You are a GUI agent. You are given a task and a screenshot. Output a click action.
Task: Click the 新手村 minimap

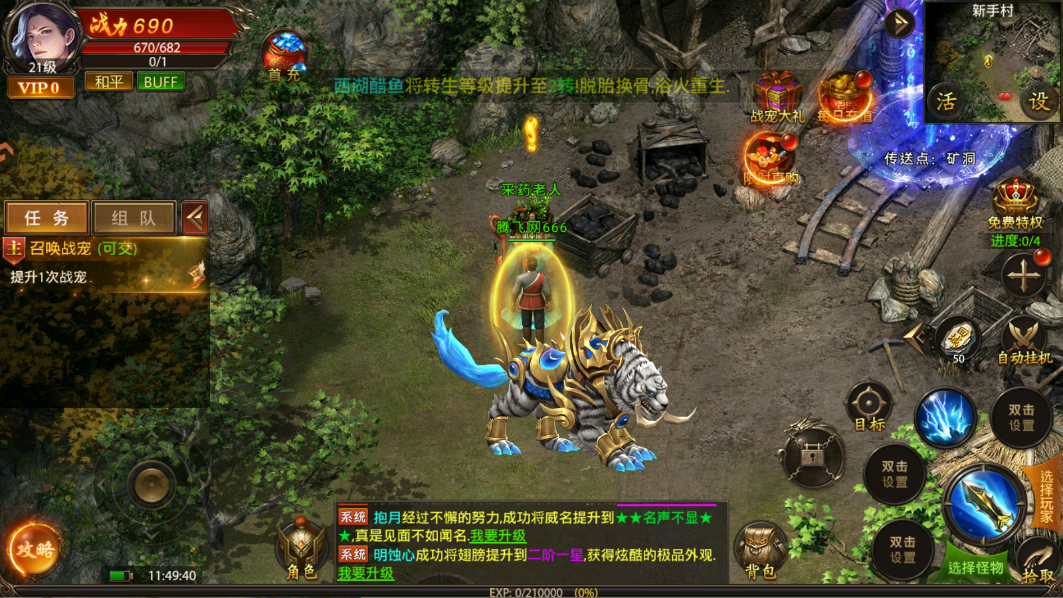(x=993, y=62)
